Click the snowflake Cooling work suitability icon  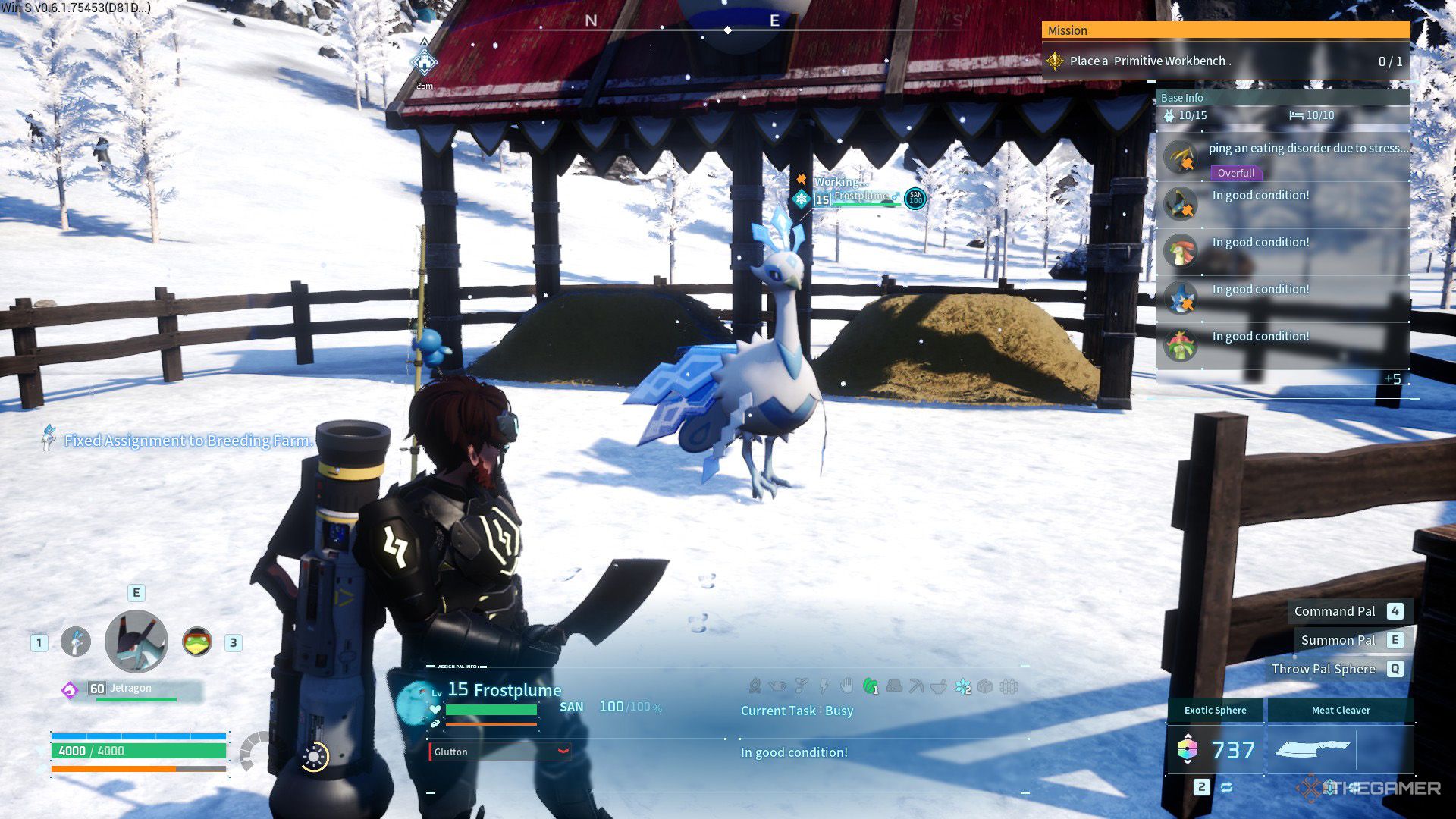(962, 687)
